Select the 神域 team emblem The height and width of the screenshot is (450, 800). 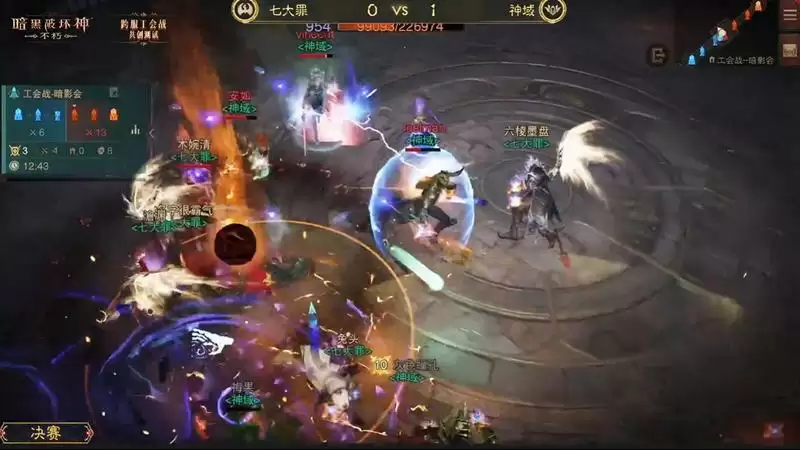coord(551,11)
